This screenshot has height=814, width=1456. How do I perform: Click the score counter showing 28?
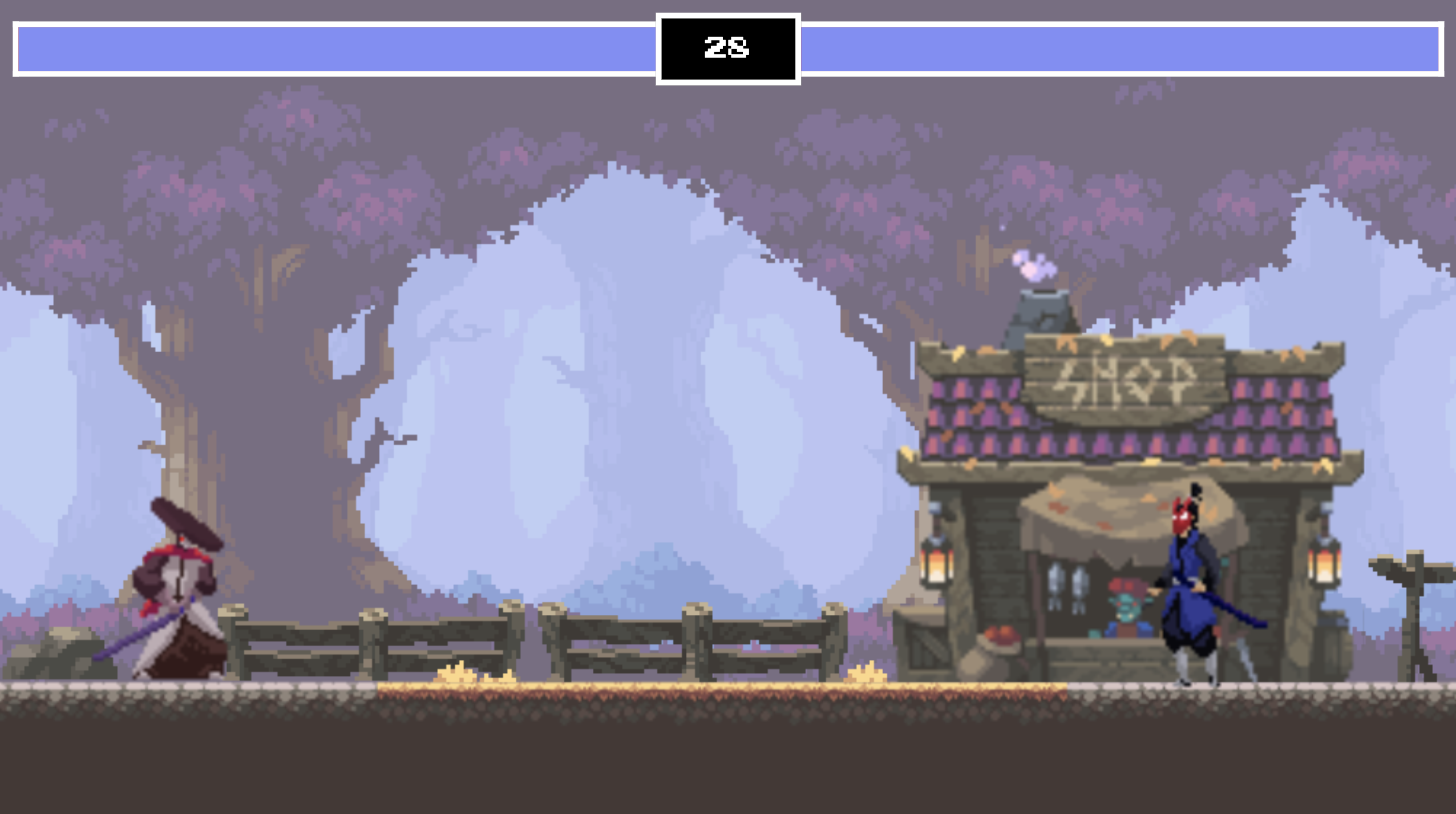tap(728, 47)
